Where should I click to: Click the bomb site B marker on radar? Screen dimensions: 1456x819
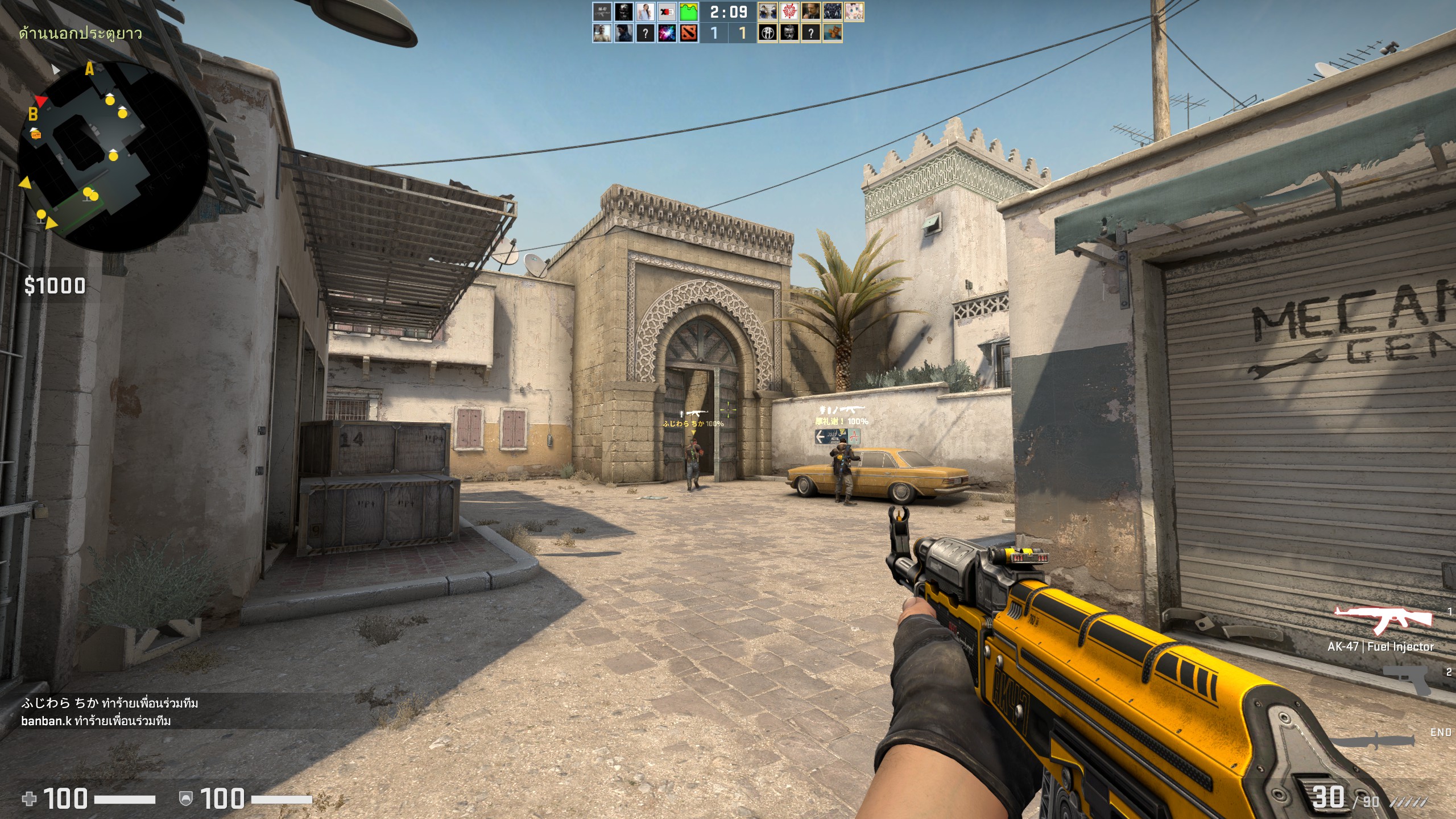[x=33, y=114]
